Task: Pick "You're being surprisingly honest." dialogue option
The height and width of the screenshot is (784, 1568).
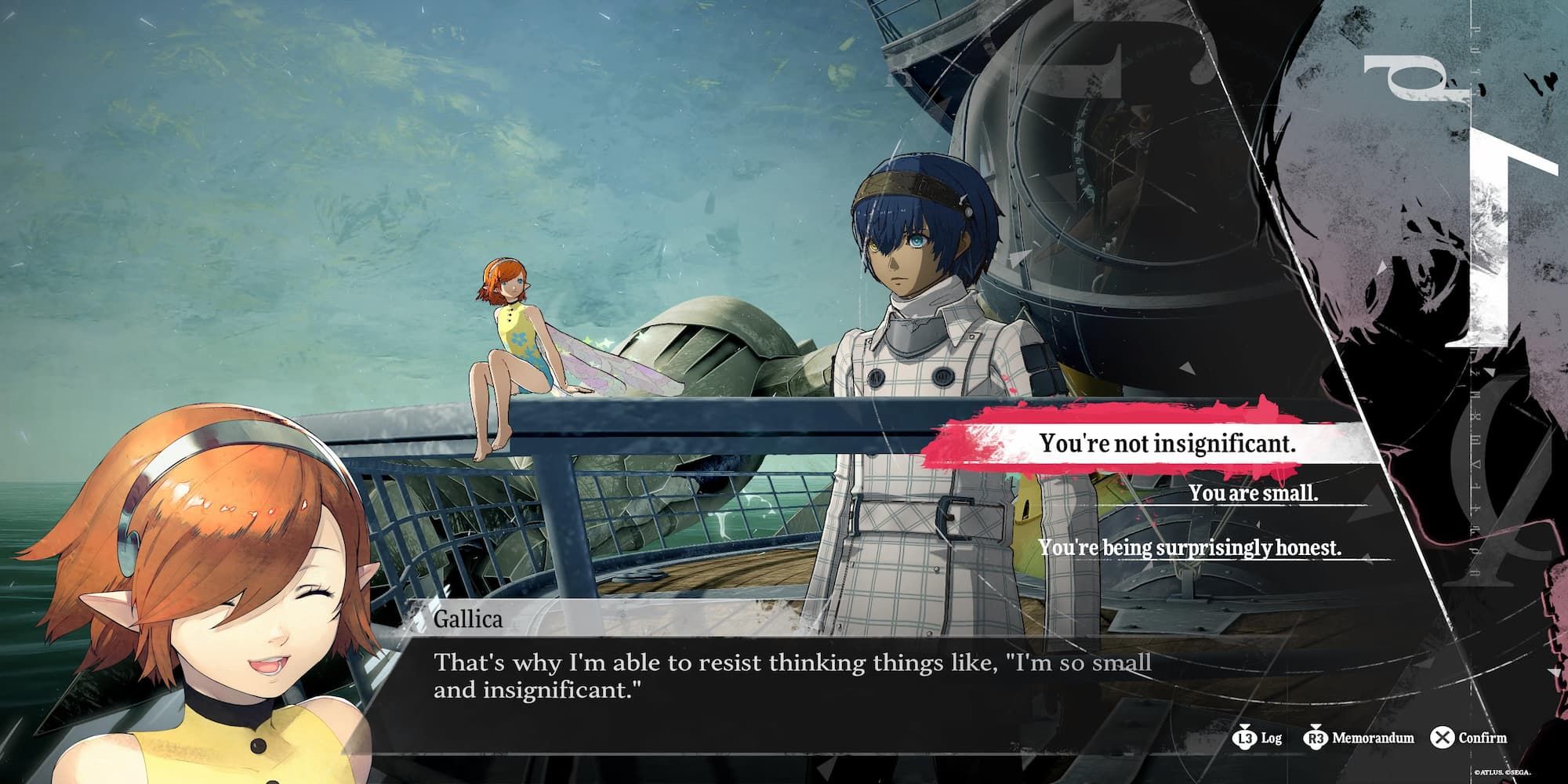Action: pos(1189,547)
